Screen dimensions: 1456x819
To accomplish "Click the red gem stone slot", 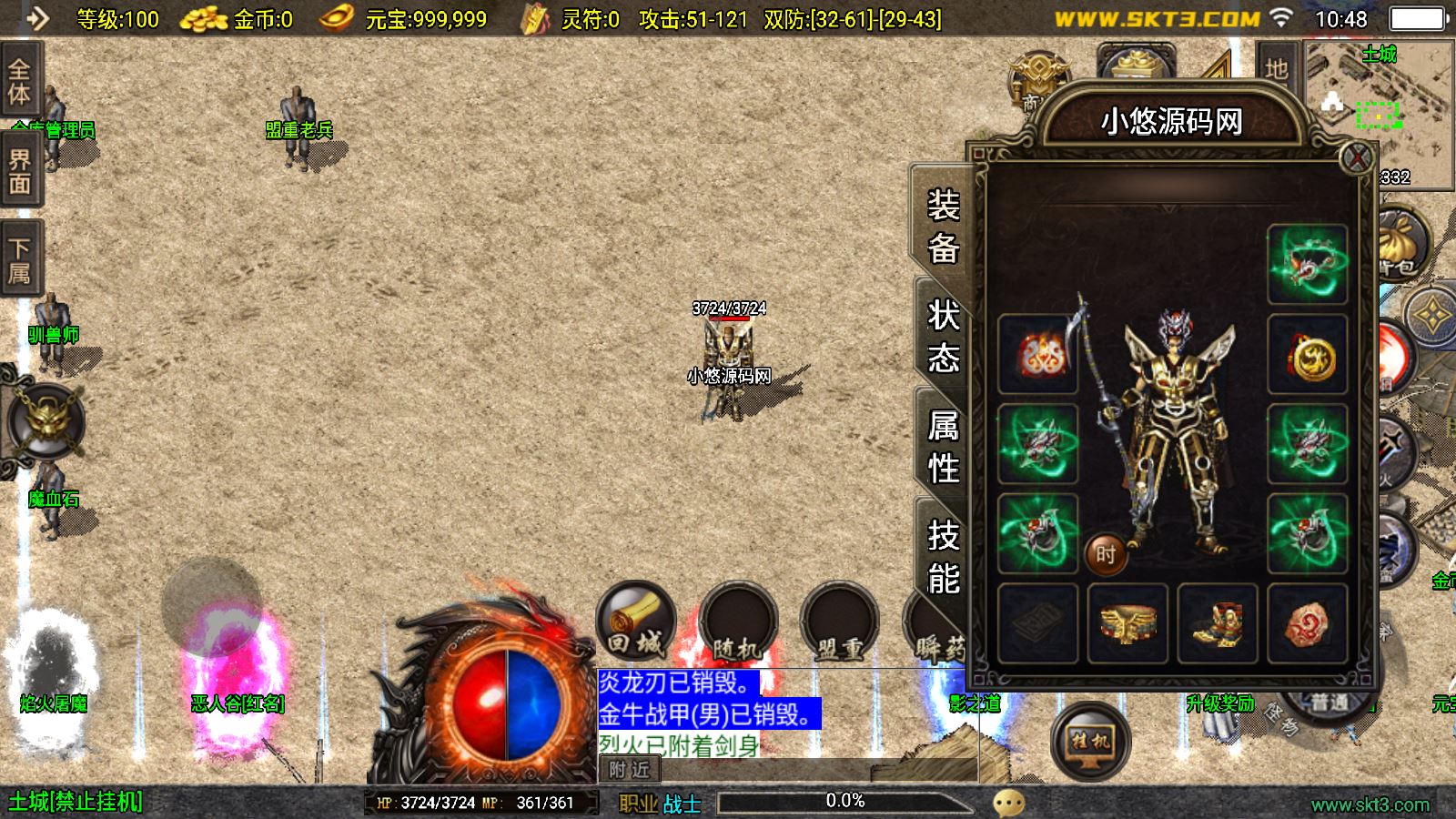I will [x=1308, y=623].
